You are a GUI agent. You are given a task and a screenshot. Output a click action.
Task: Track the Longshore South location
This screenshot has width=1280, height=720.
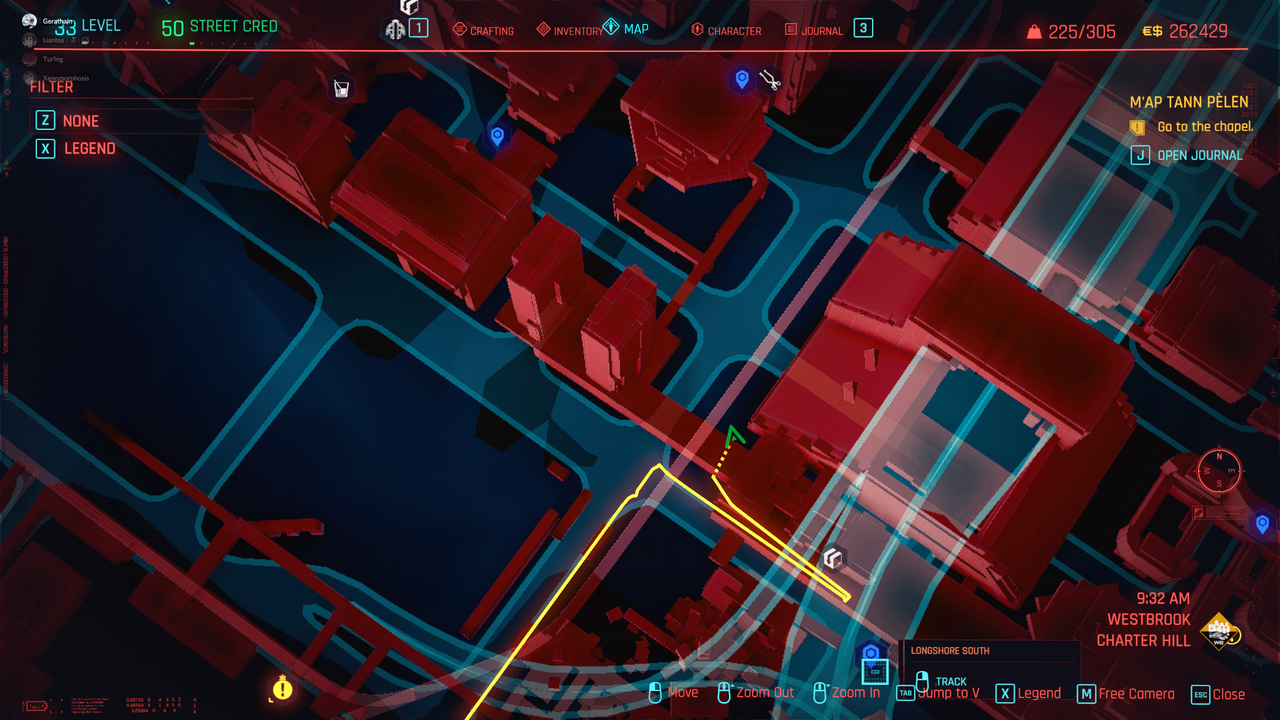point(950,682)
